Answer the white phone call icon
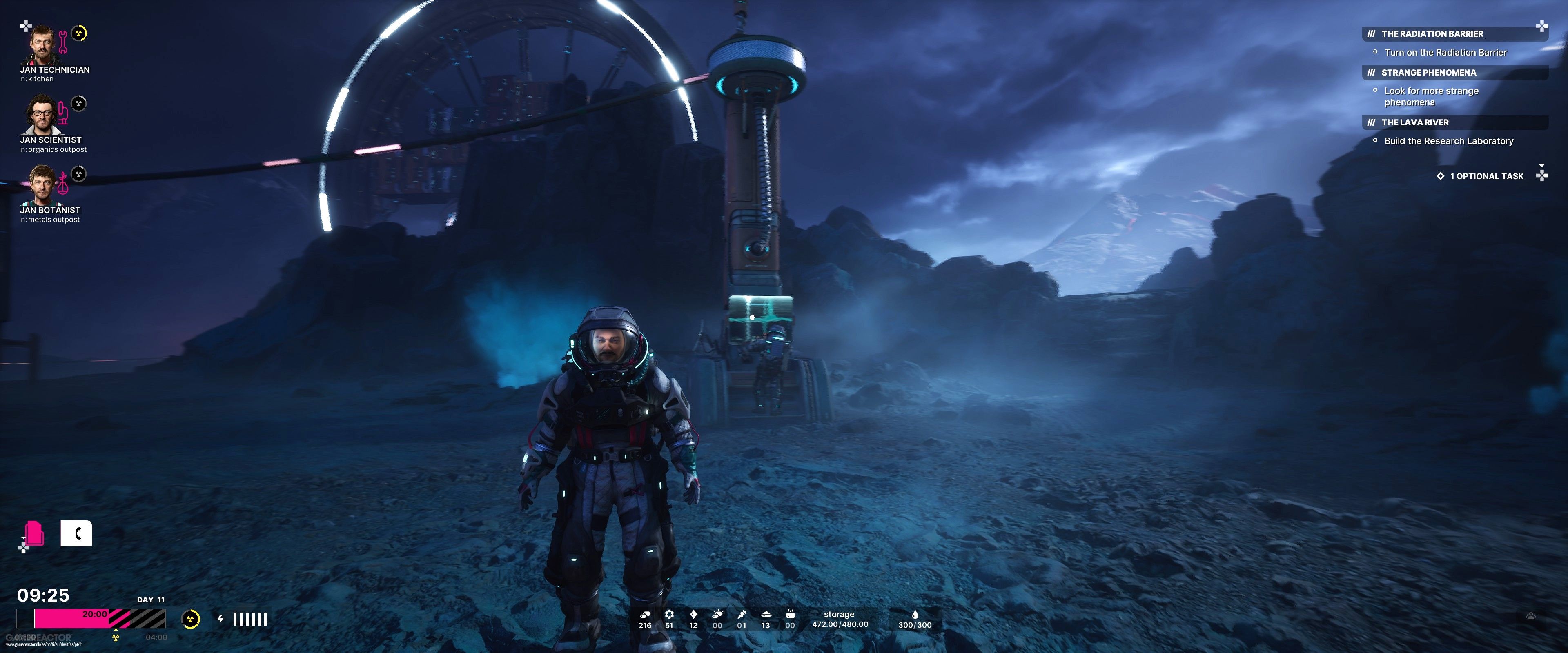The height and width of the screenshot is (653, 1568). click(x=76, y=534)
